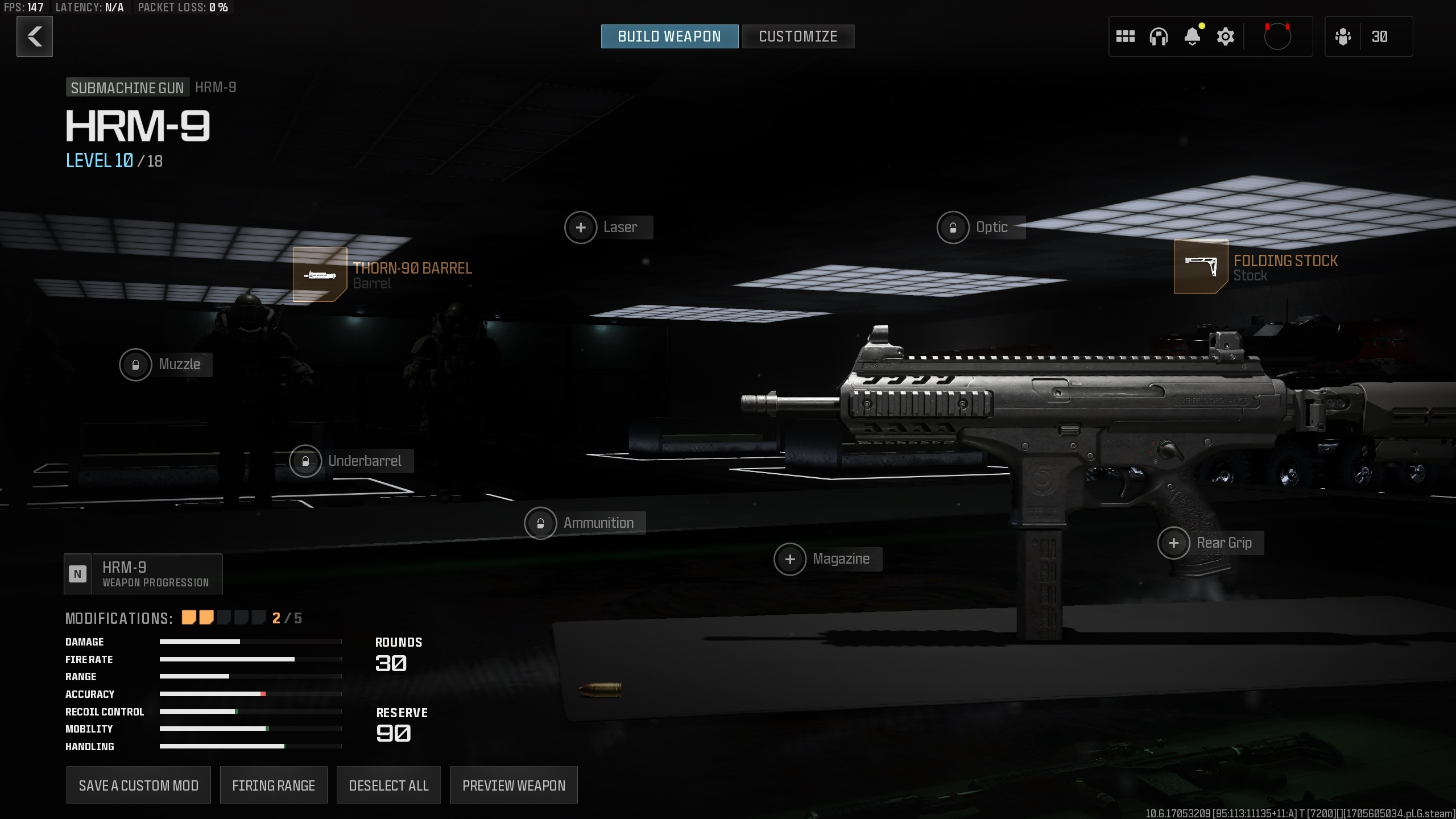Image resolution: width=1456 pixels, height=819 pixels.
Task: Expand the locked Ammunition slot
Action: tap(541, 523)
